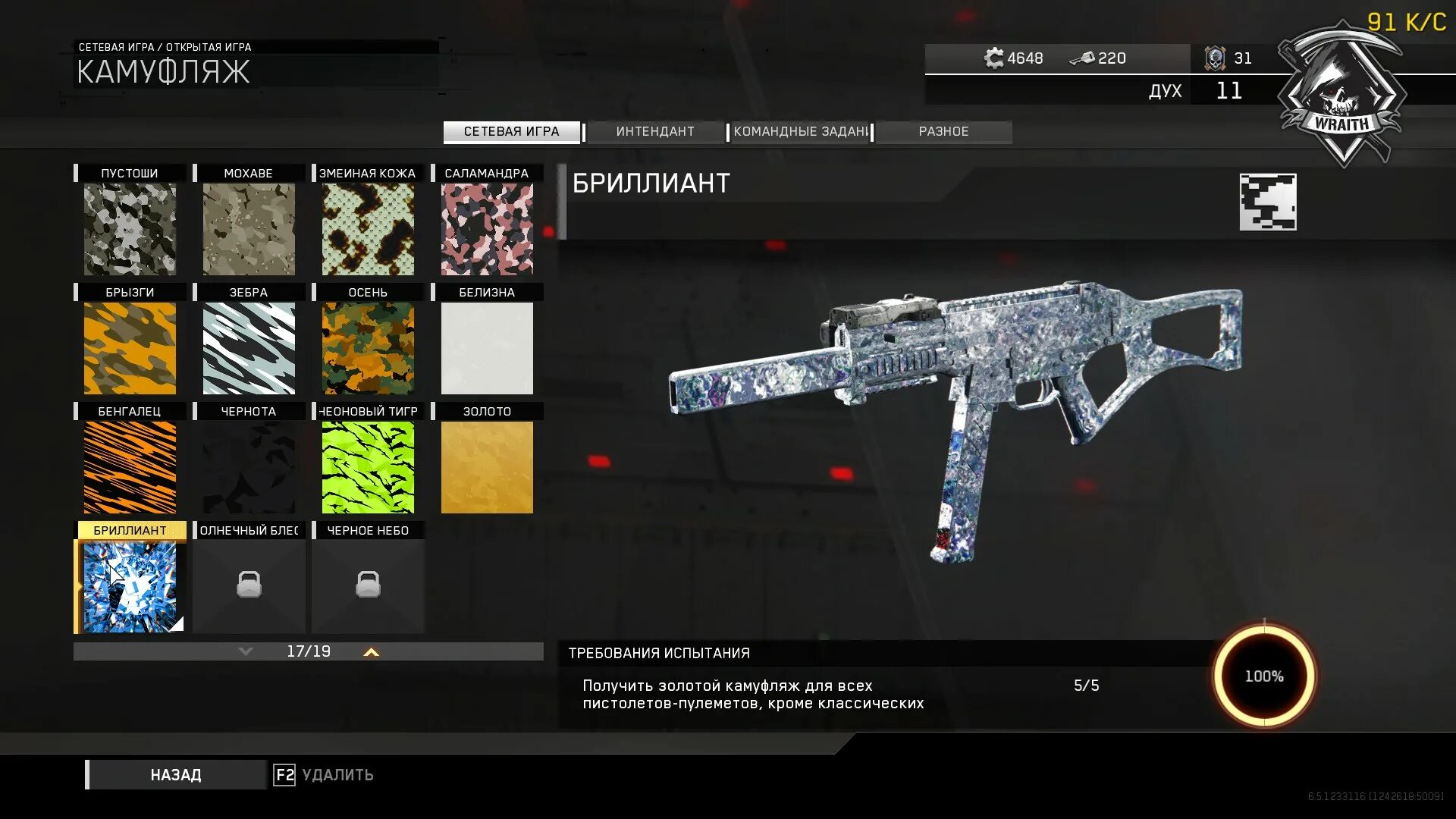The height and width of the screenshot is (819, 1456).
Task: Choose the Осень camouflage tile
Action: (368, 348)
